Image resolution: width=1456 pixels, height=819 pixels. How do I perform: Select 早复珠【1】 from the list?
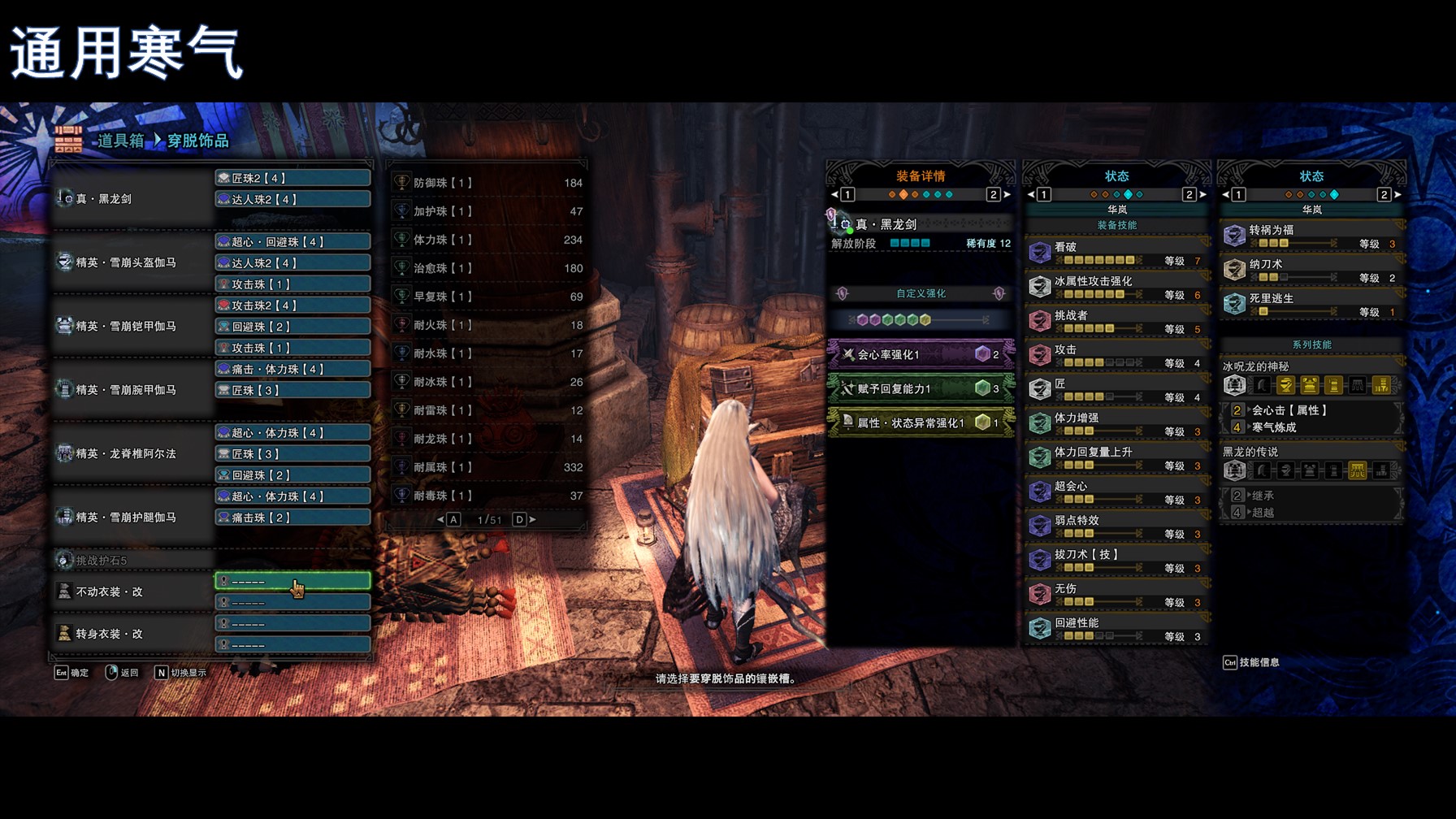coord(487,297)
